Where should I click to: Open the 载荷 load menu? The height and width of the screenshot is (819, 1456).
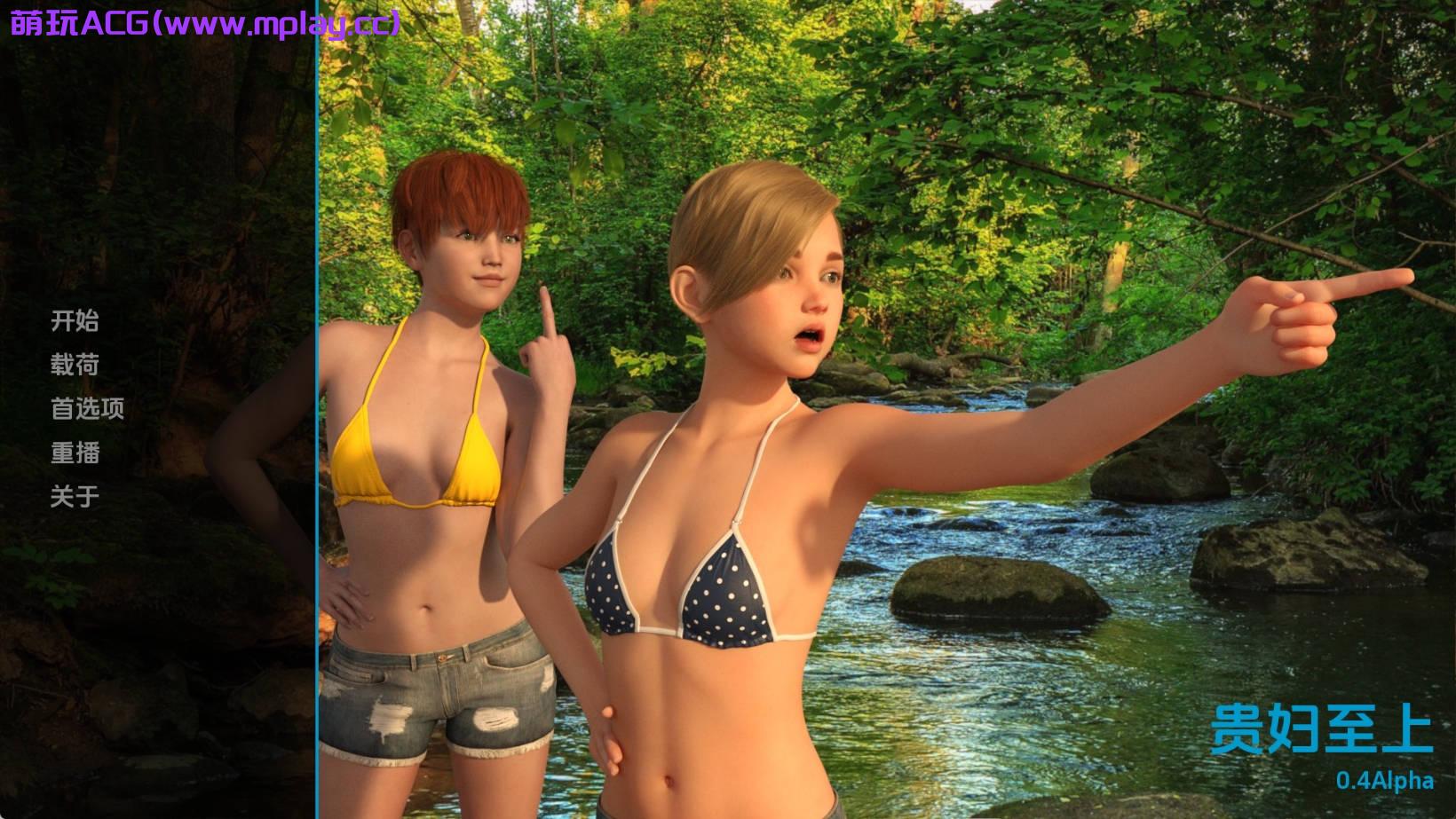[75, 365]
